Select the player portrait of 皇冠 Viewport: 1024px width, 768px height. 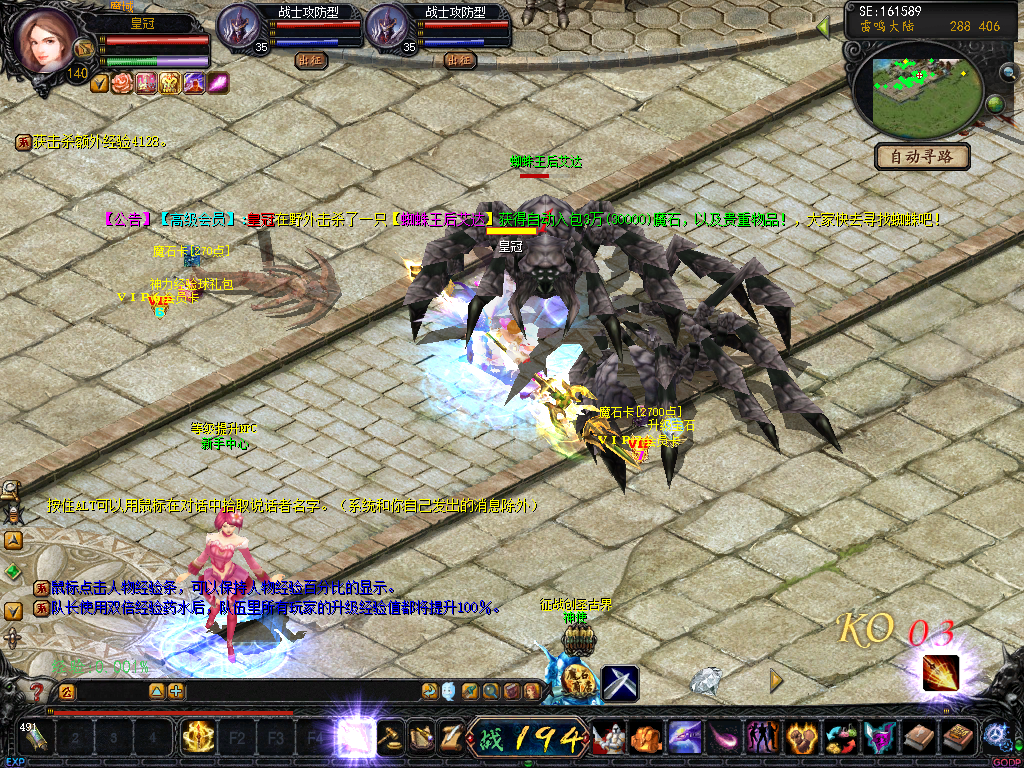[x=41, y=41]
